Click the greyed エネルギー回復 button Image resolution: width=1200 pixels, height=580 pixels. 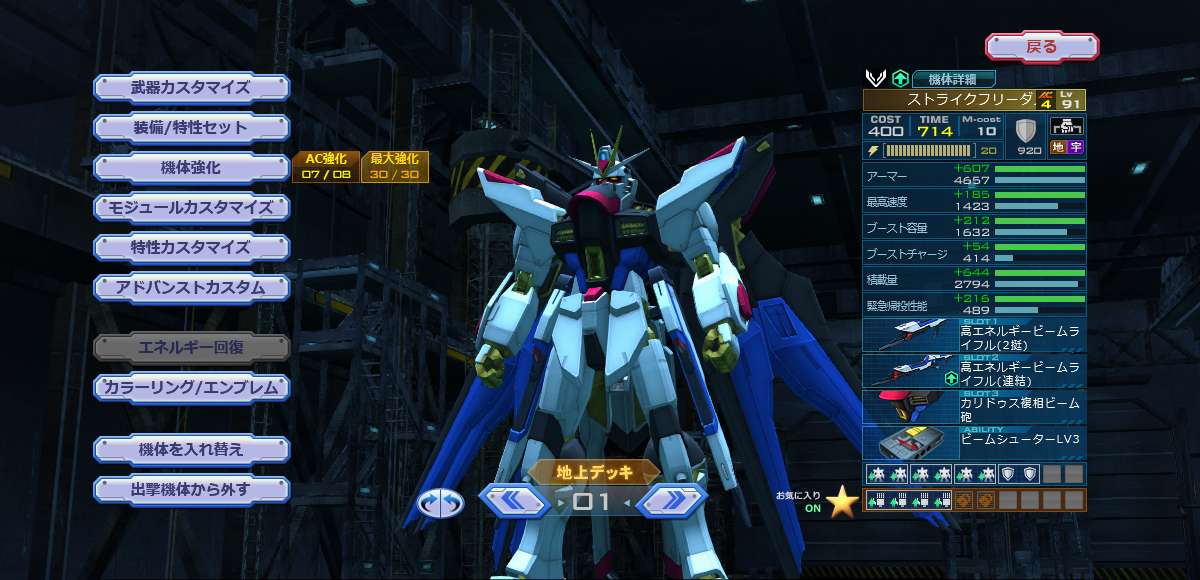191,347
